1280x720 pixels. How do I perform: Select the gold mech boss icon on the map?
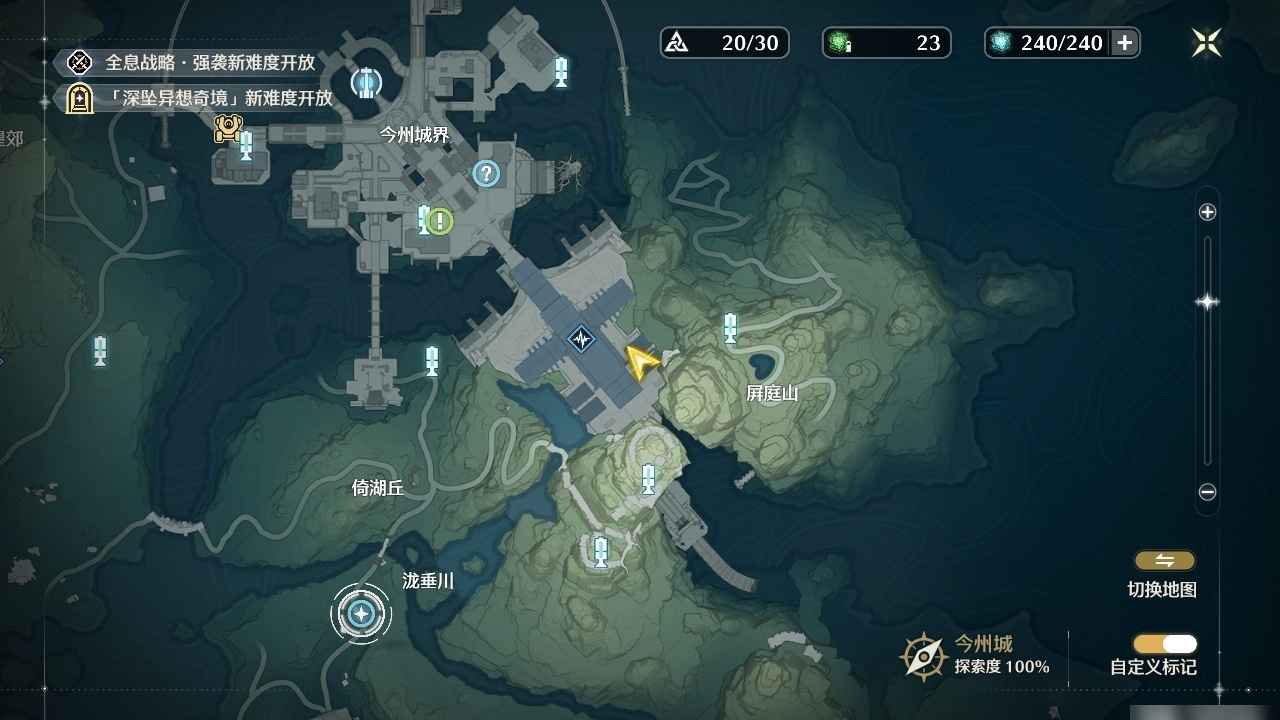[229, 127]
